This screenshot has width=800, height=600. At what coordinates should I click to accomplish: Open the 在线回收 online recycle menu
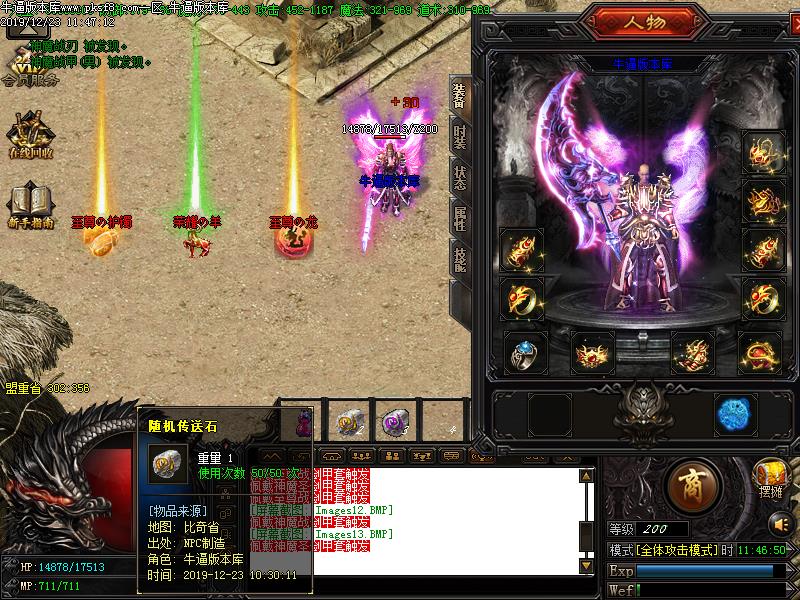(29, 136)
